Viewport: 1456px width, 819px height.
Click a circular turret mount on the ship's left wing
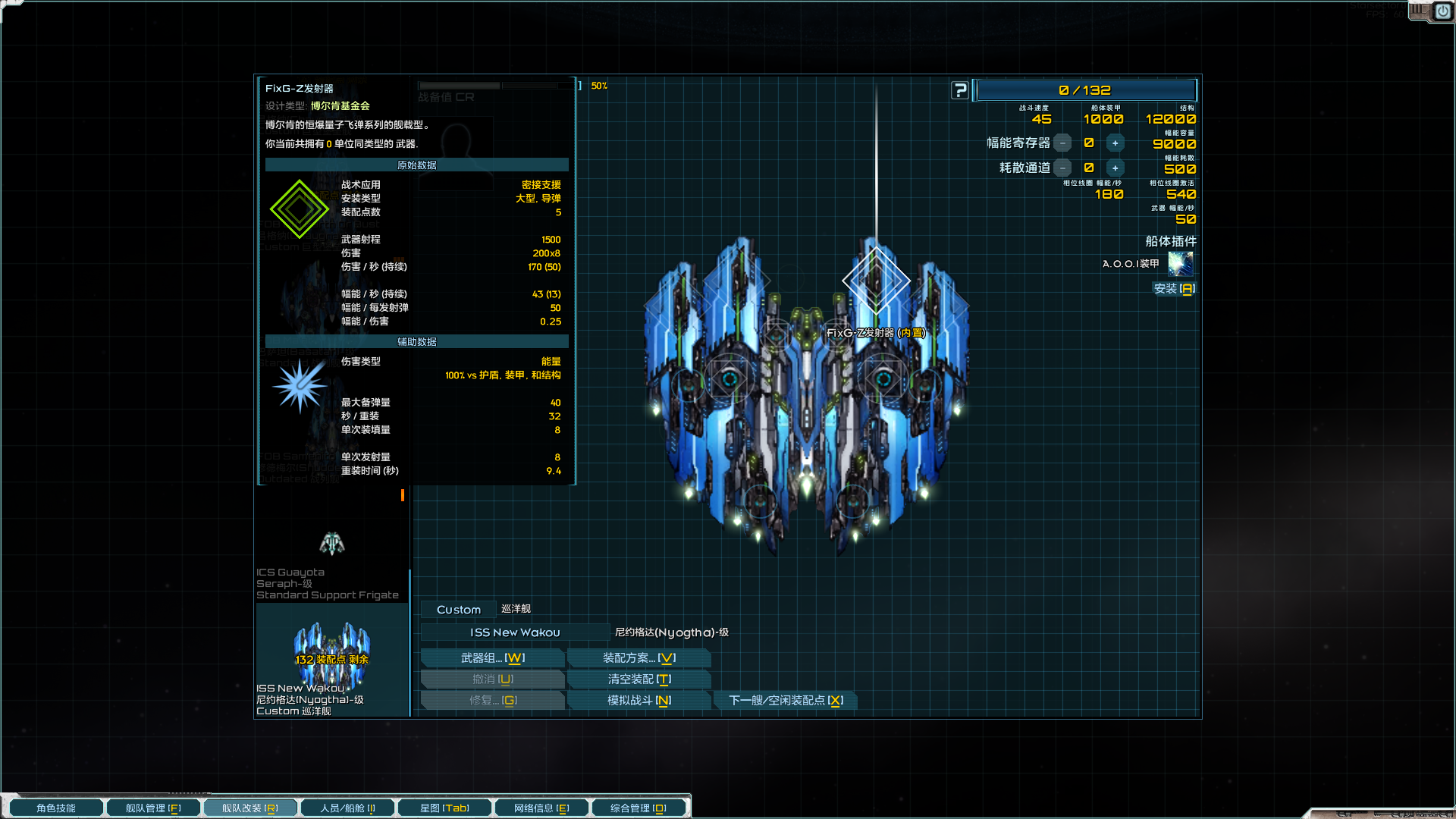pos(730,379)
